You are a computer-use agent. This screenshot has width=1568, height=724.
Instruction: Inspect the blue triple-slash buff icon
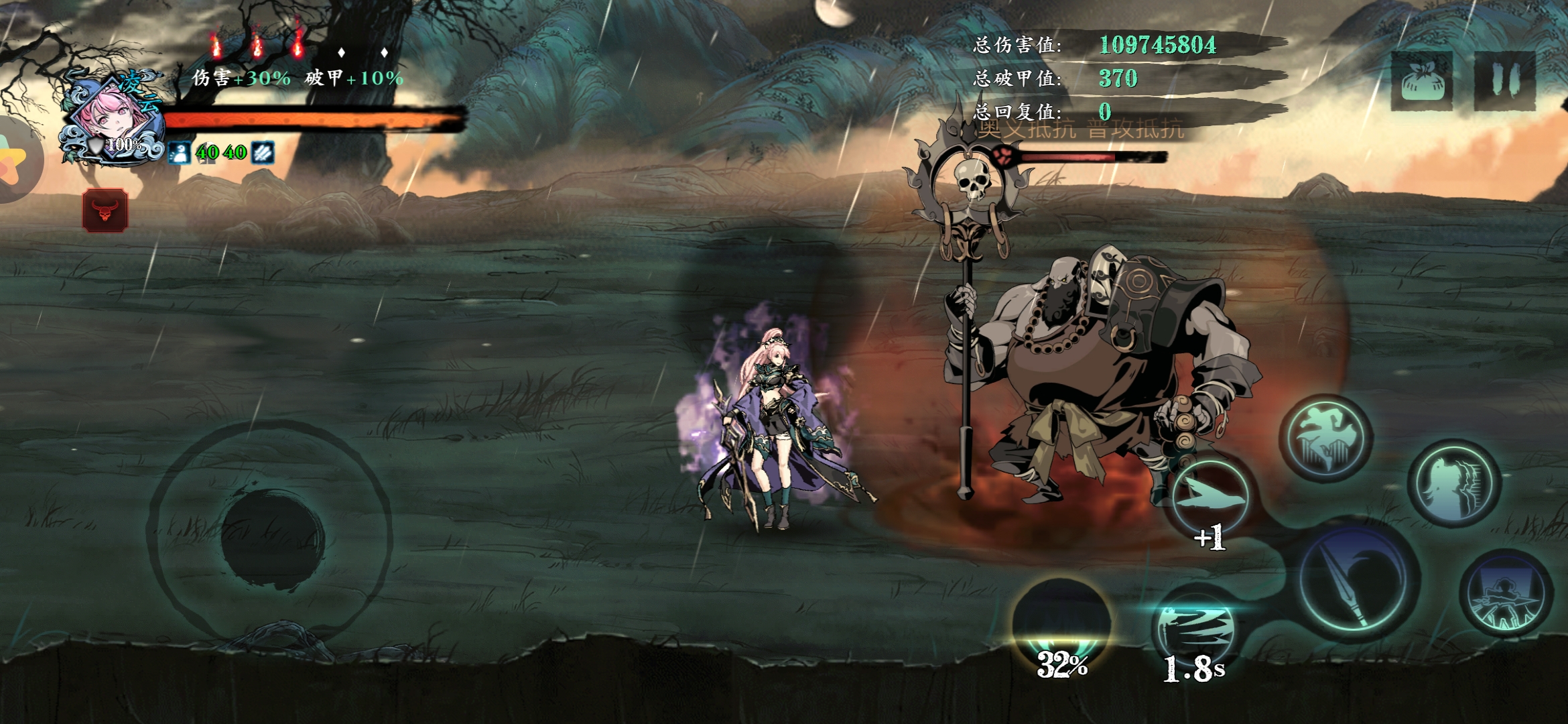click(x=263, y=153)
